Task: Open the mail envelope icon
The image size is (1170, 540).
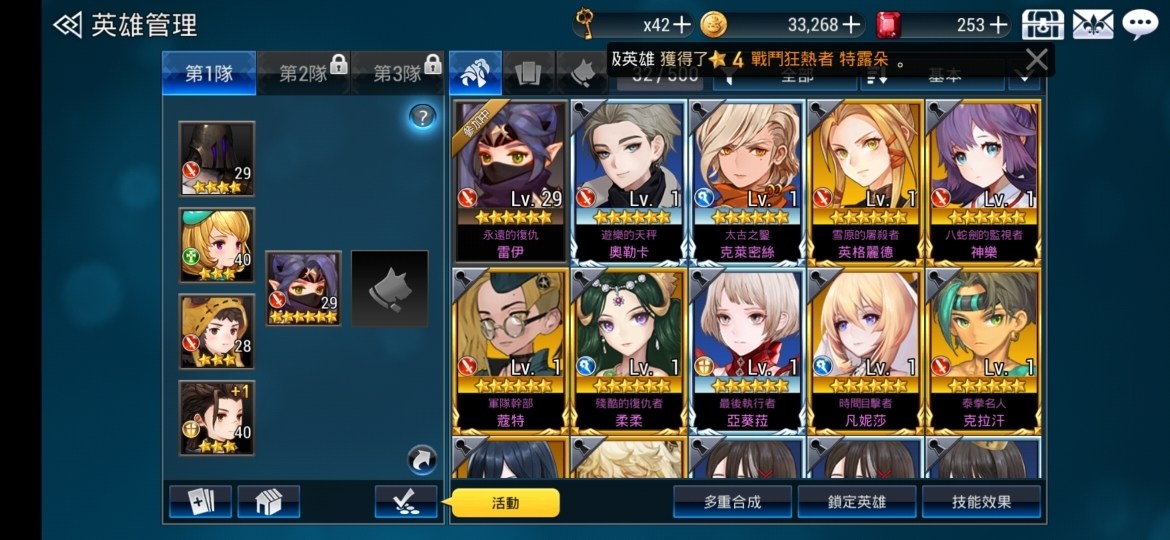Action: (1092, 24)
